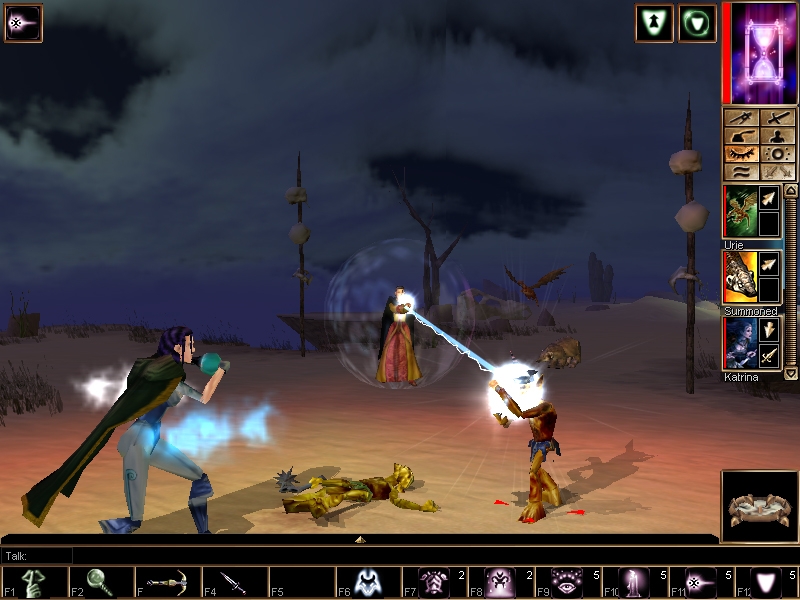Cast the spell in the F6 quickslot

pos(369,583)
